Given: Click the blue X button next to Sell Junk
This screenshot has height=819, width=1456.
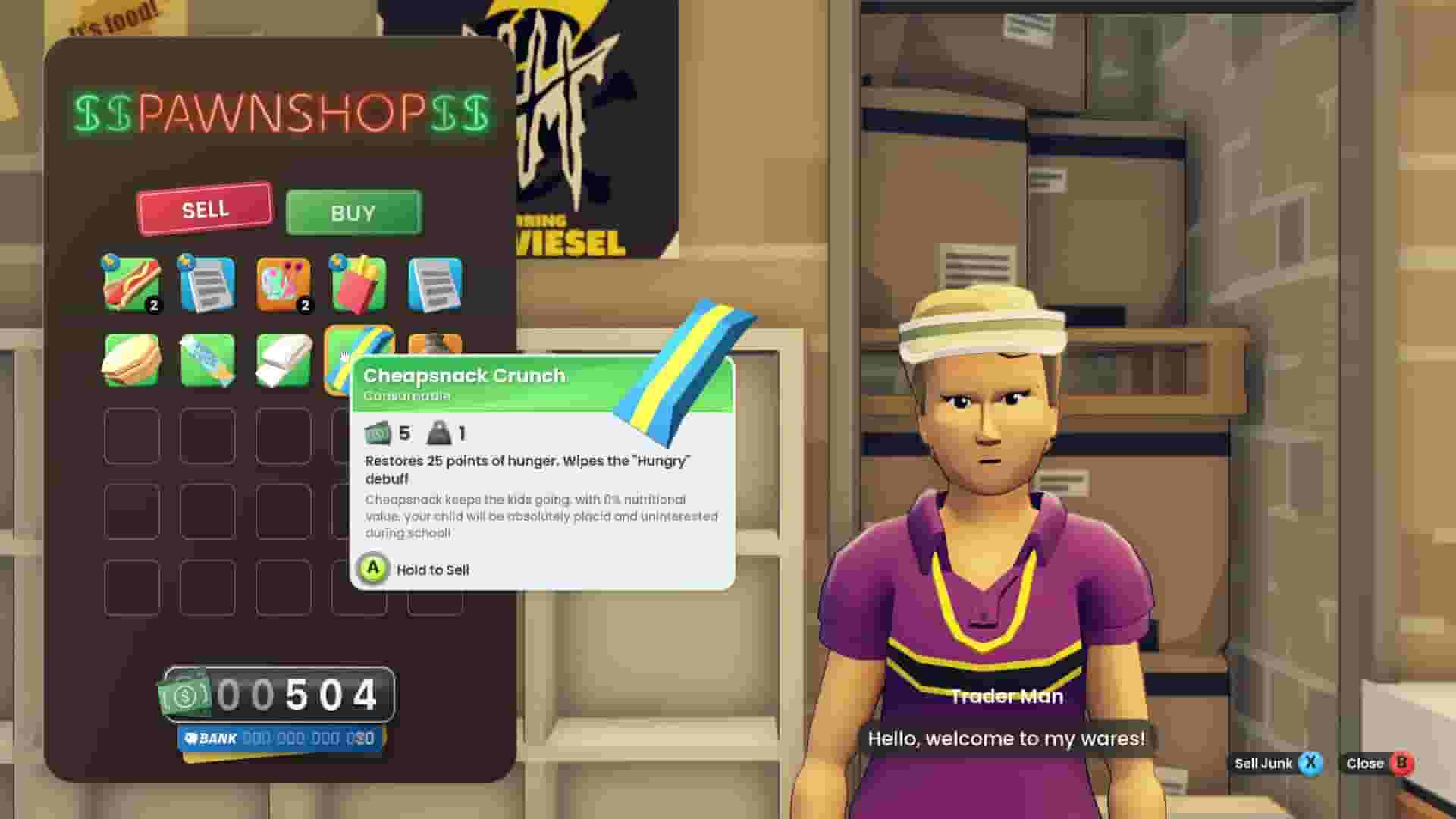Looking at the screenshot, I should (1310, 764).
